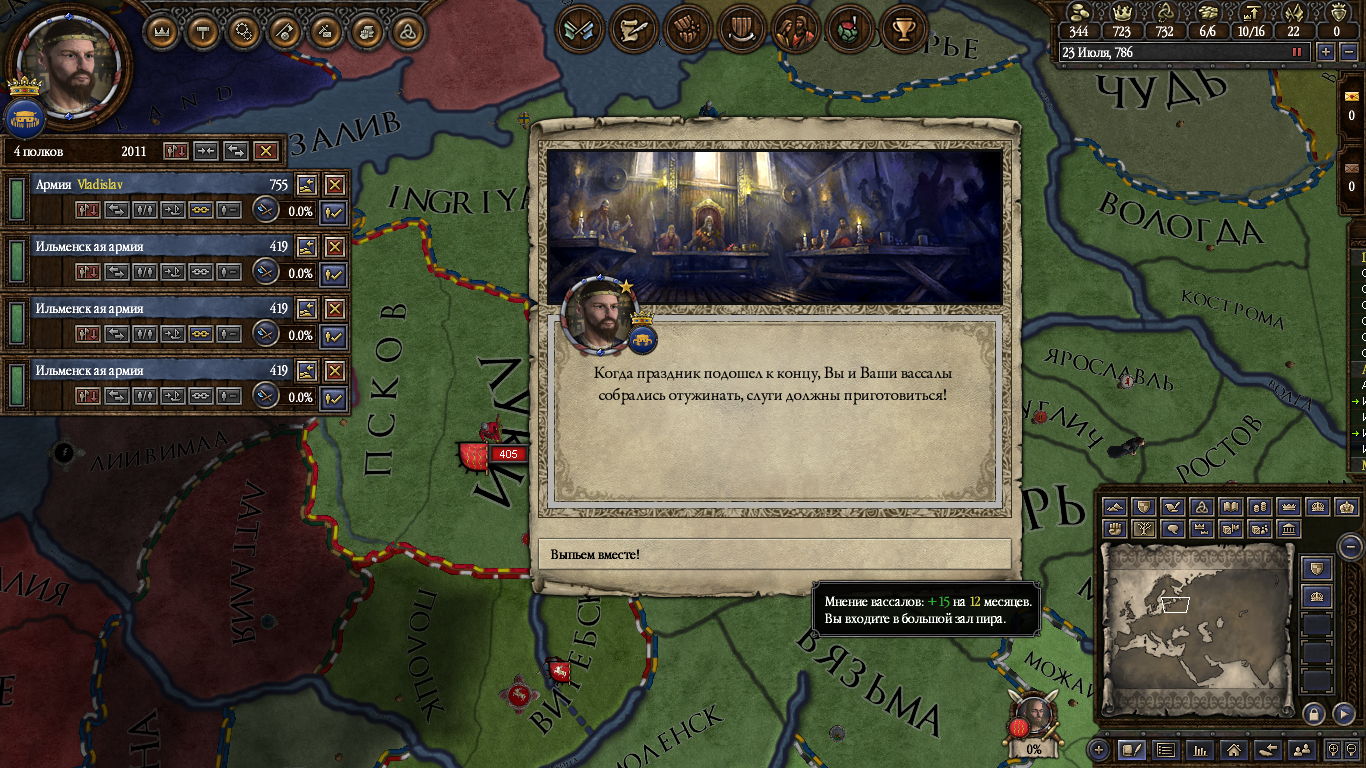The height and width of the screenshot is (768, 1366).
Task: Open the laws tab with the crown icon
Action: click(x=162, y=31)
